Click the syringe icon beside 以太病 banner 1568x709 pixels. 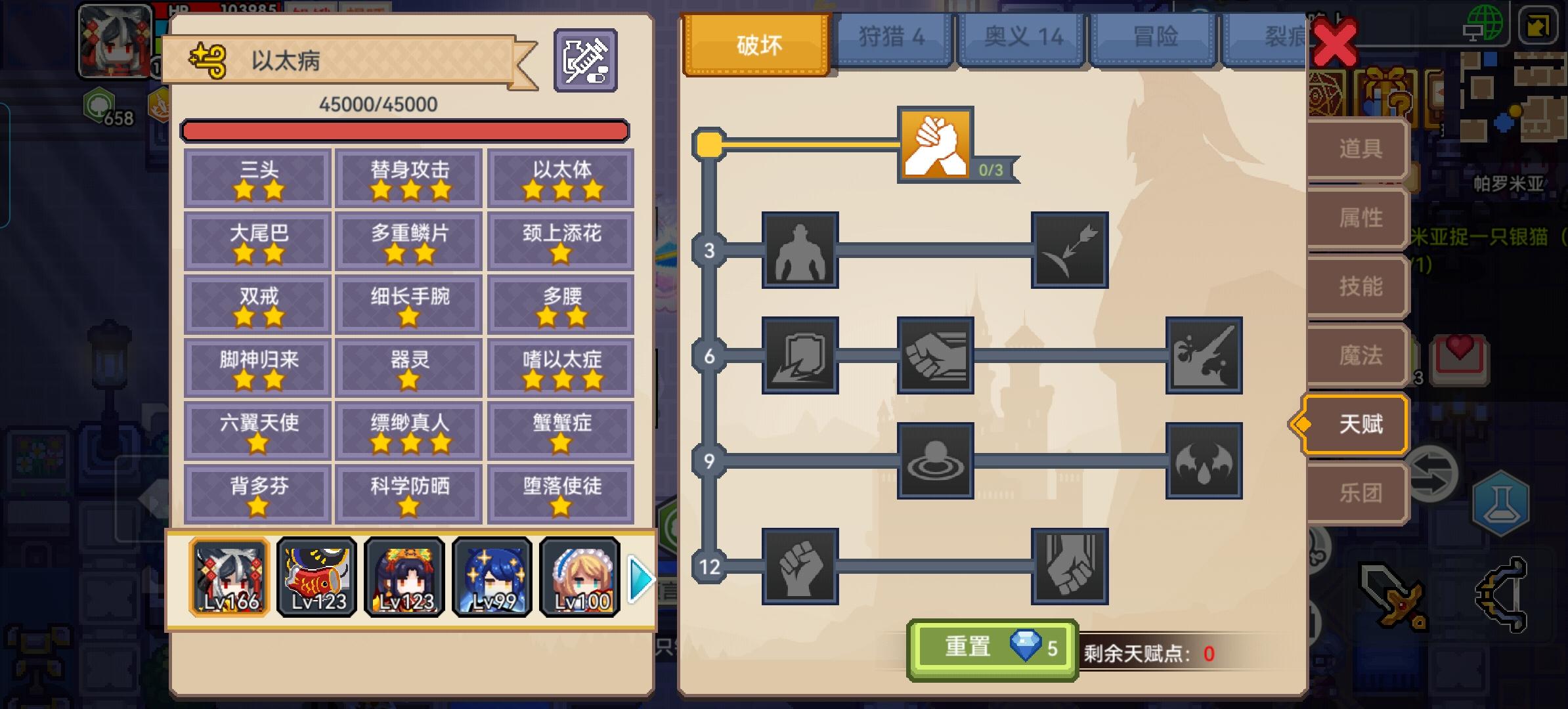tap(585, 59)
